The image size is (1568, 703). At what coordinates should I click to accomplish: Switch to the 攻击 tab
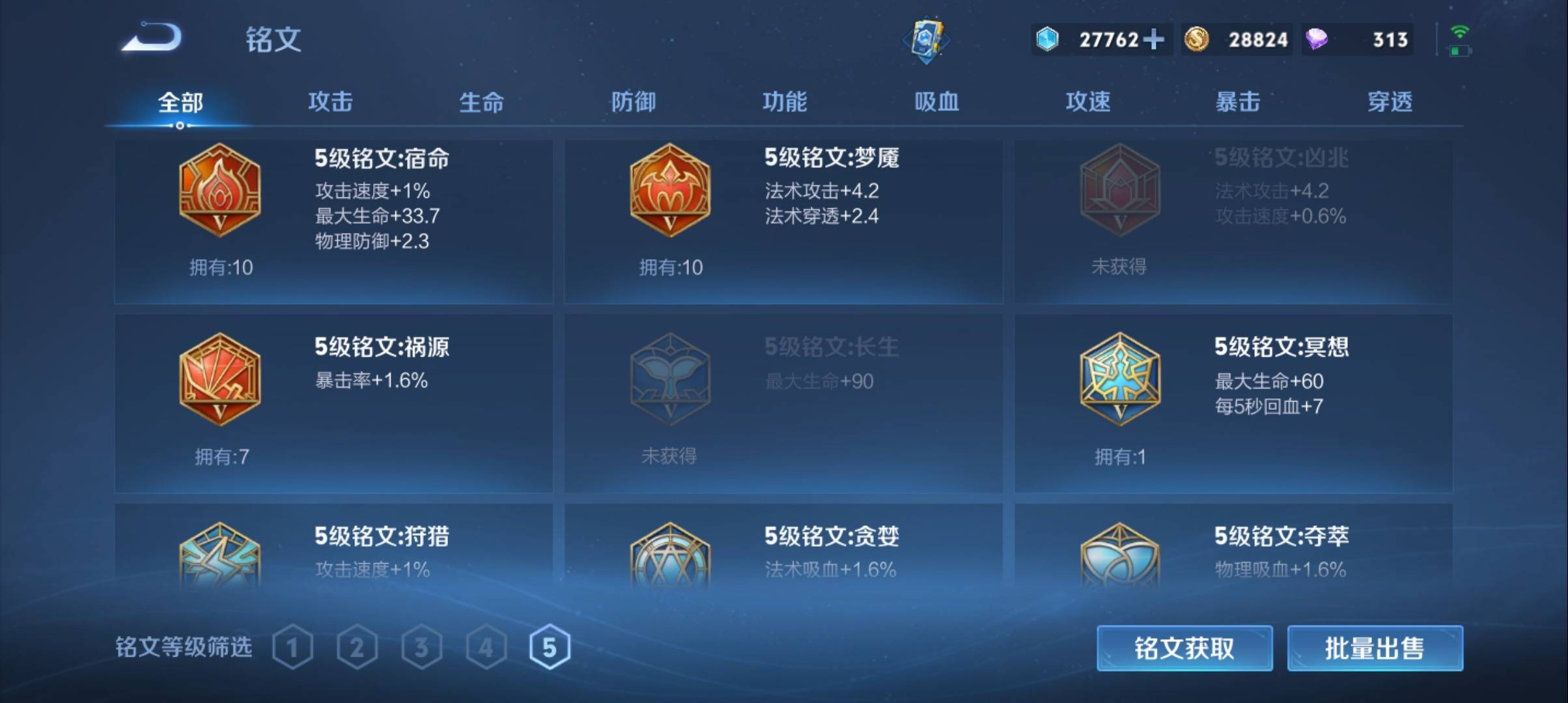click(x=331, y=102)
